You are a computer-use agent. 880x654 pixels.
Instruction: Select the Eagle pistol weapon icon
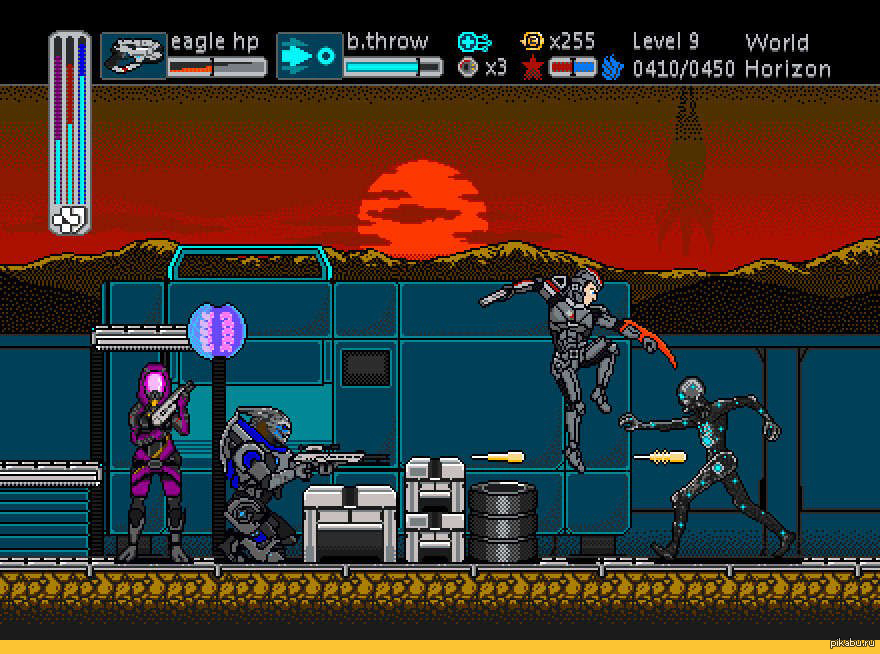(134, 56)
